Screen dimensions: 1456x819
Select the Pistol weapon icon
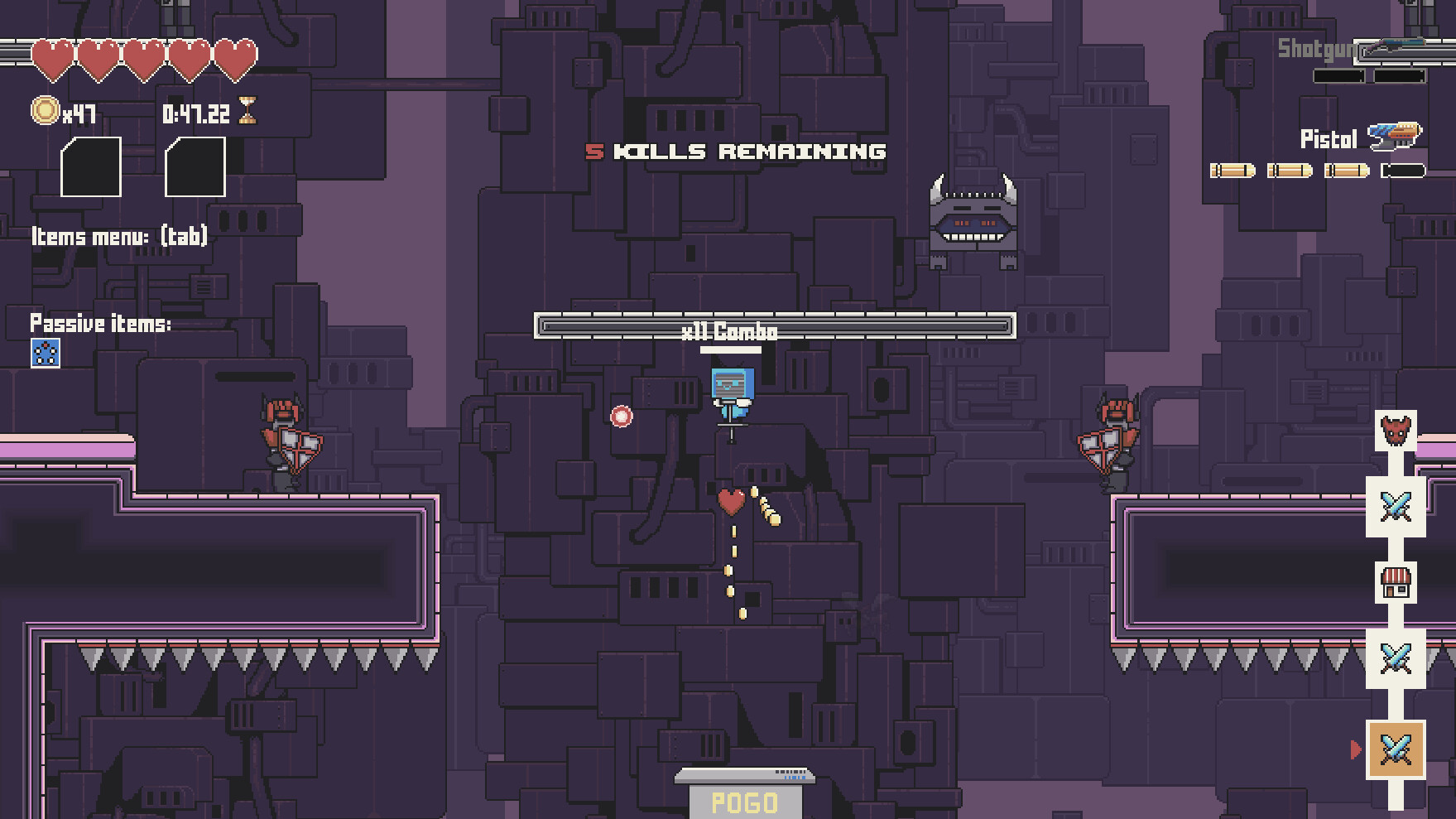click(x=1392, y=132)
